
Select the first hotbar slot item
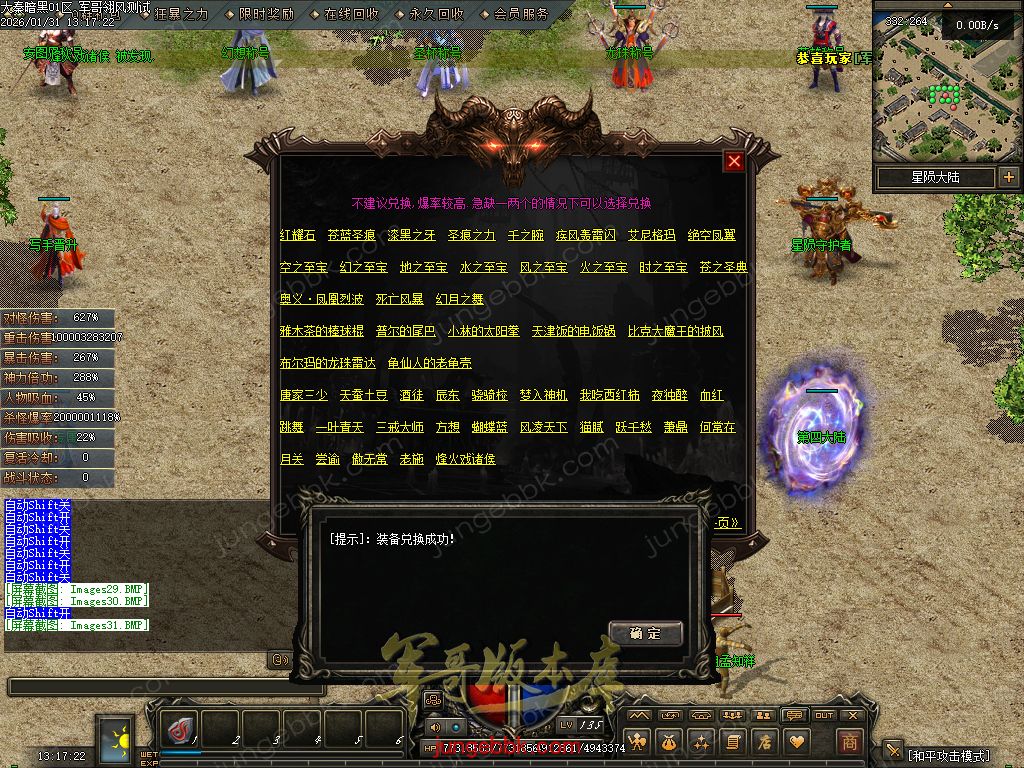[181, 730]
